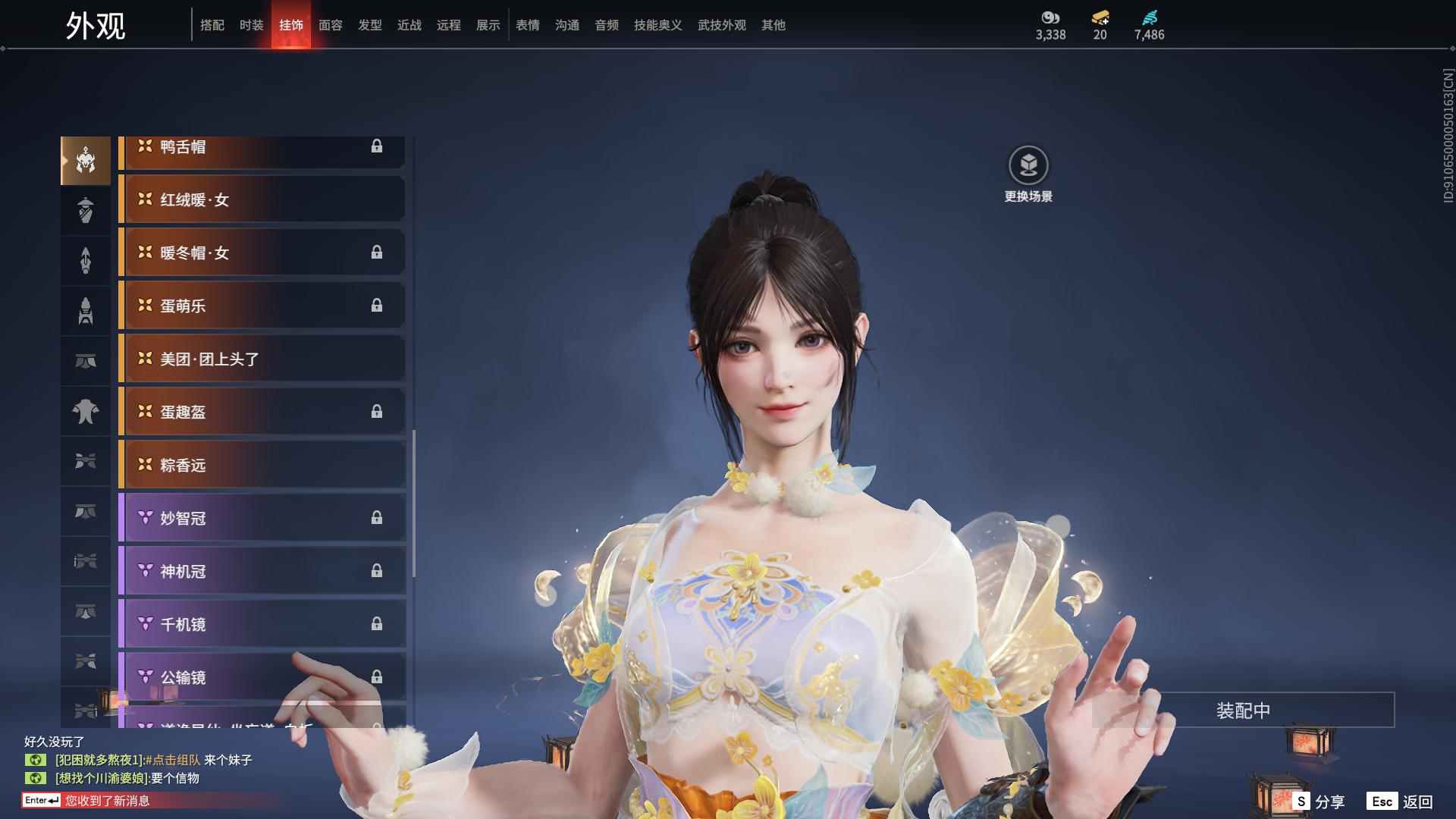Screen dimensions: 1456x819
Task: Select the 粽香远 accessory from the list
Action: [262, 465]
